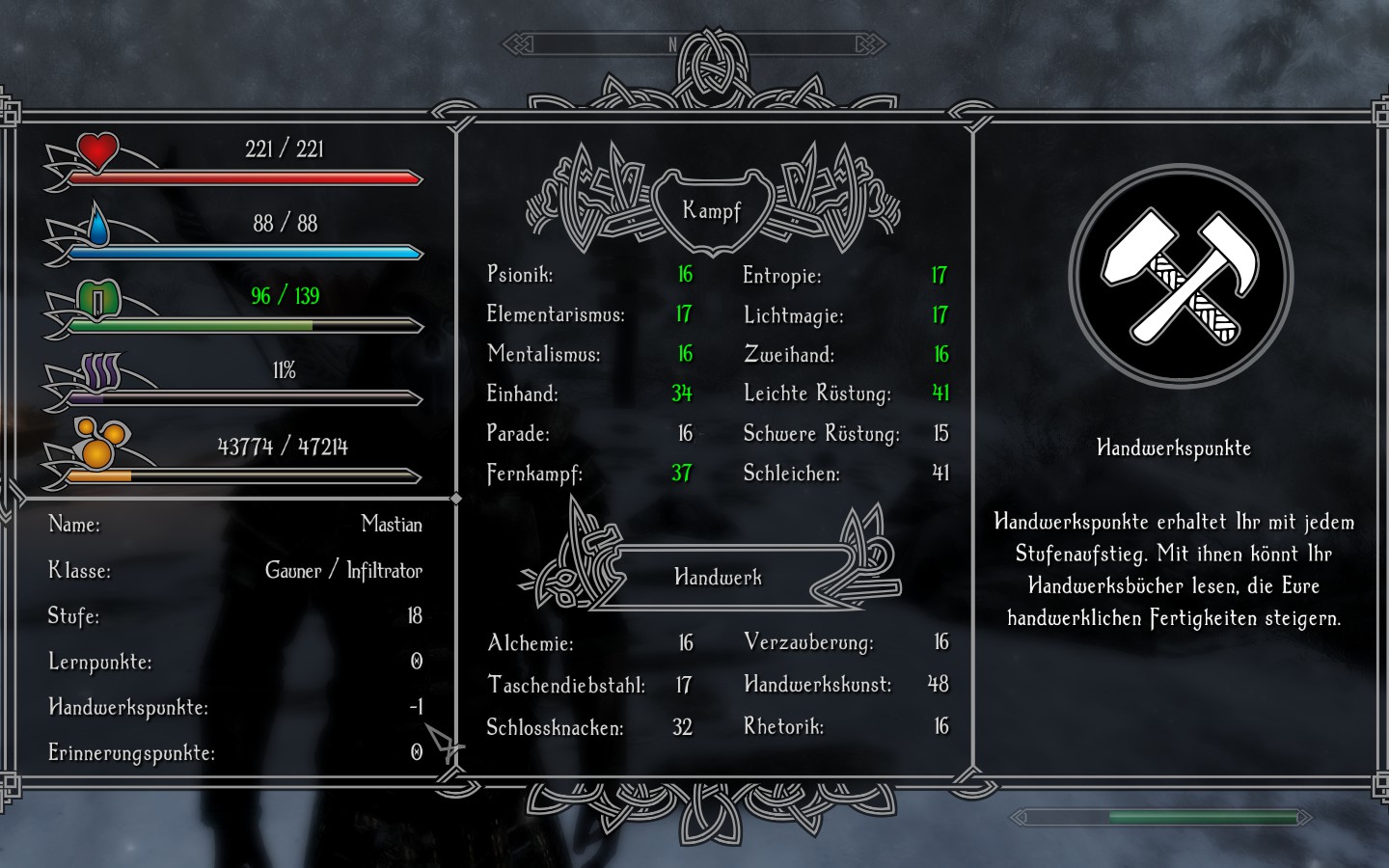The height and width of the screenshot is (868, 1389).
Task: Choose the Alchemie crafting skill
Action: click(x=531, y=643)
